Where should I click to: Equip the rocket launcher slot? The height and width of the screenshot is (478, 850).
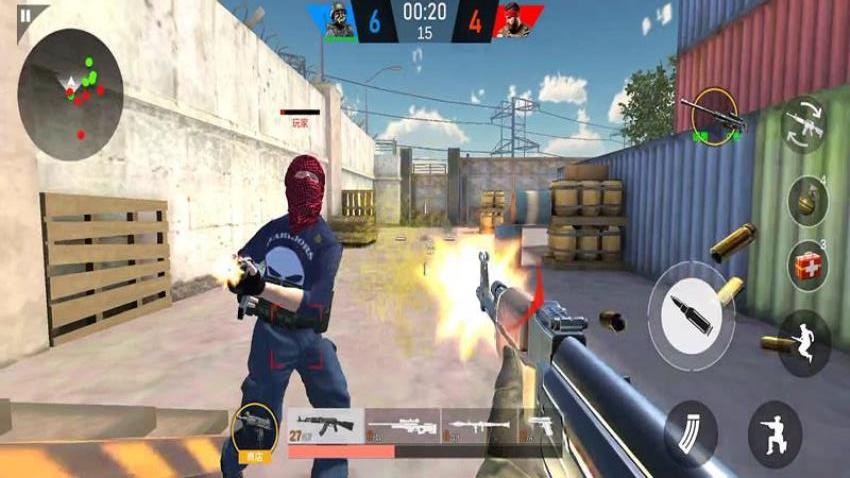pos(479,425)
